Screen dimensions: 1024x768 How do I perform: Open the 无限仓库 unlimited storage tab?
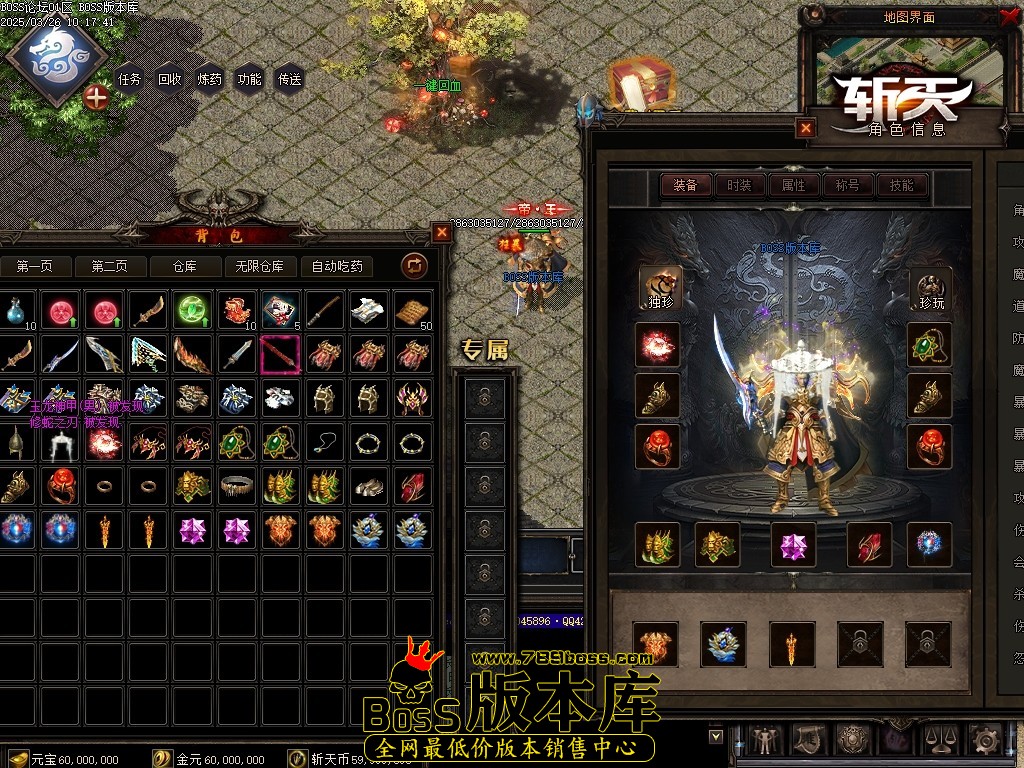coord(260,266)
